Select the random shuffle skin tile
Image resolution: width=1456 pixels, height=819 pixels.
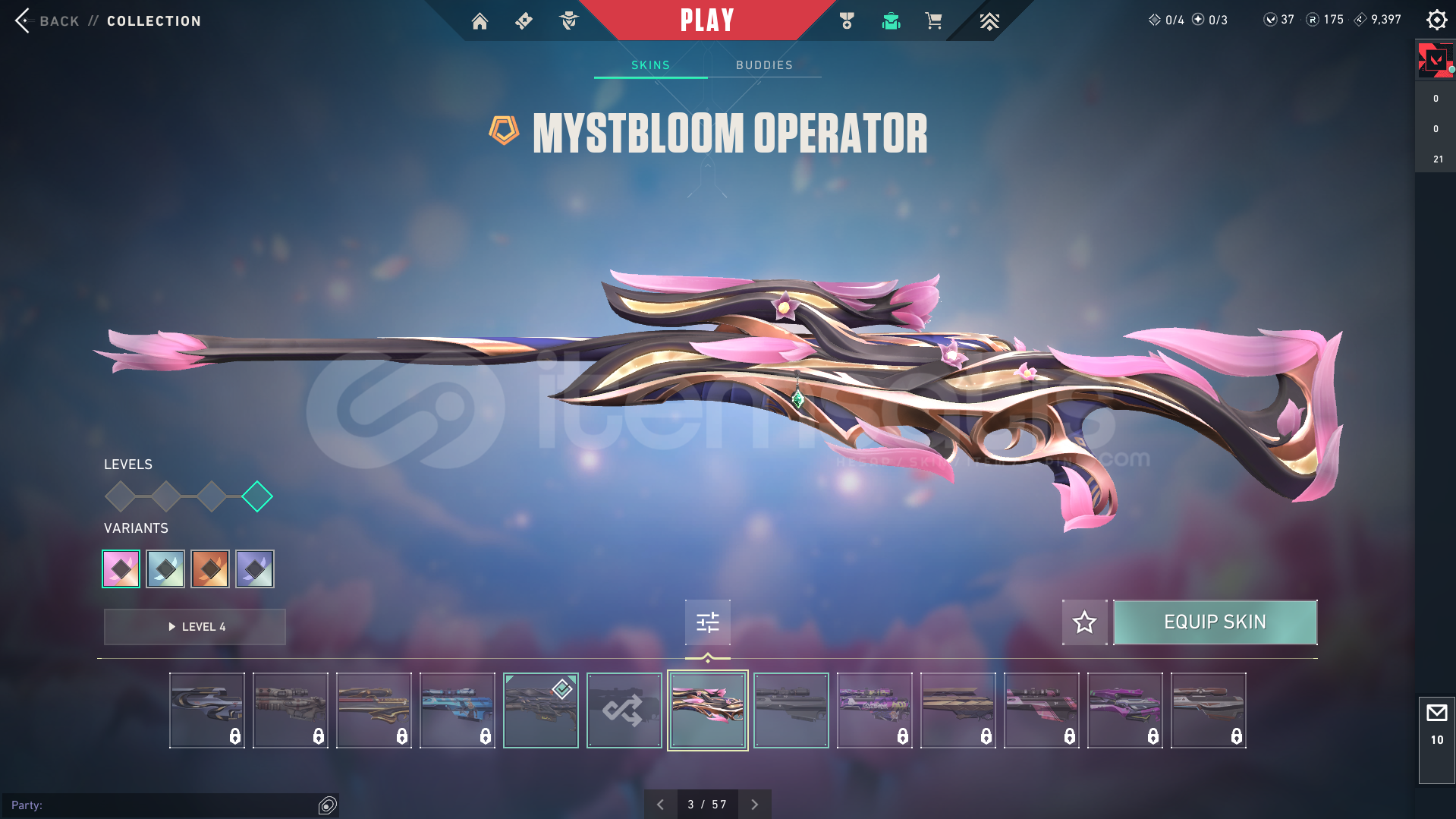click(624, 710)
